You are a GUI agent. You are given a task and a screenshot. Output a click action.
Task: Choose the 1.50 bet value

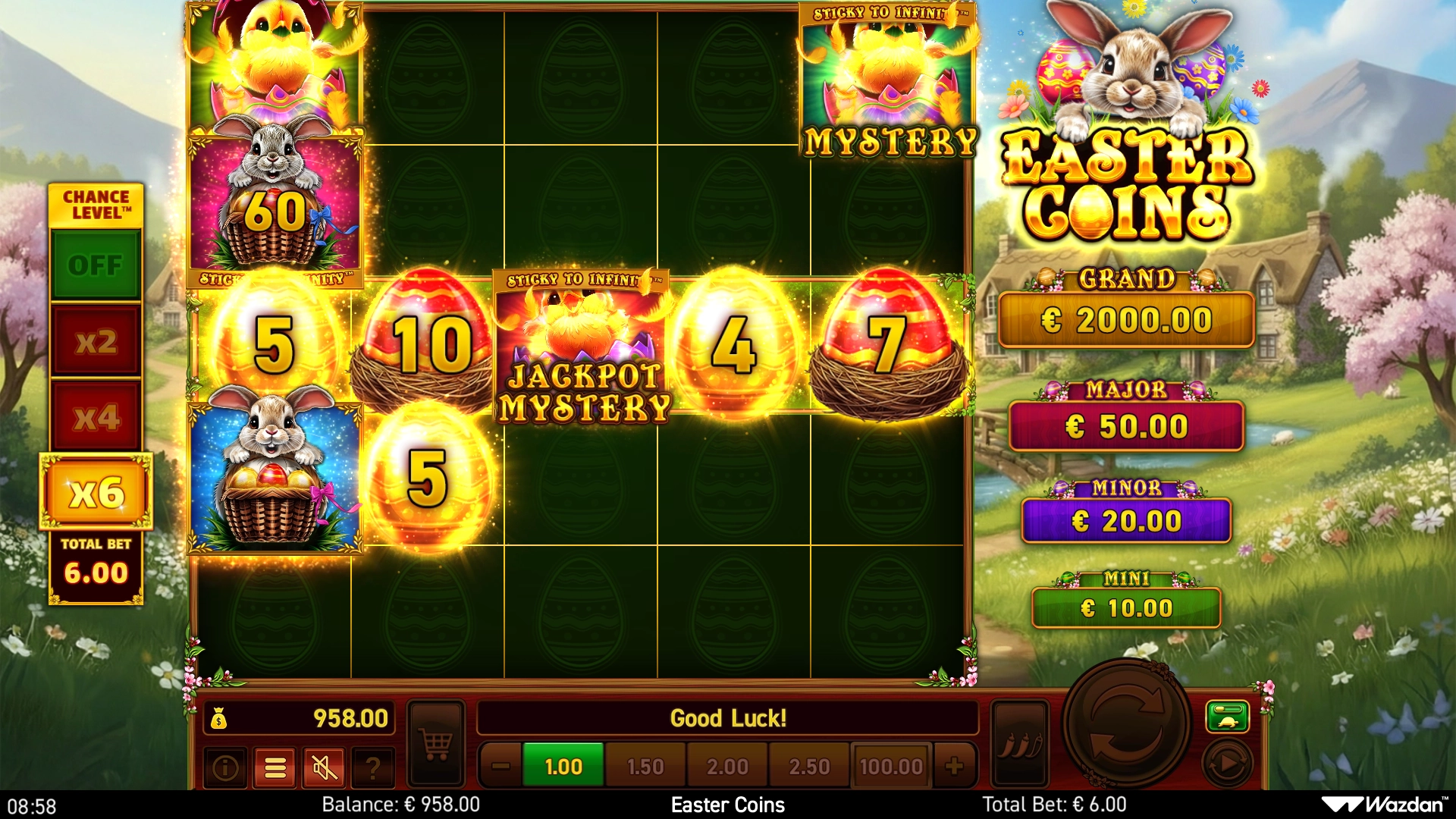645,767
